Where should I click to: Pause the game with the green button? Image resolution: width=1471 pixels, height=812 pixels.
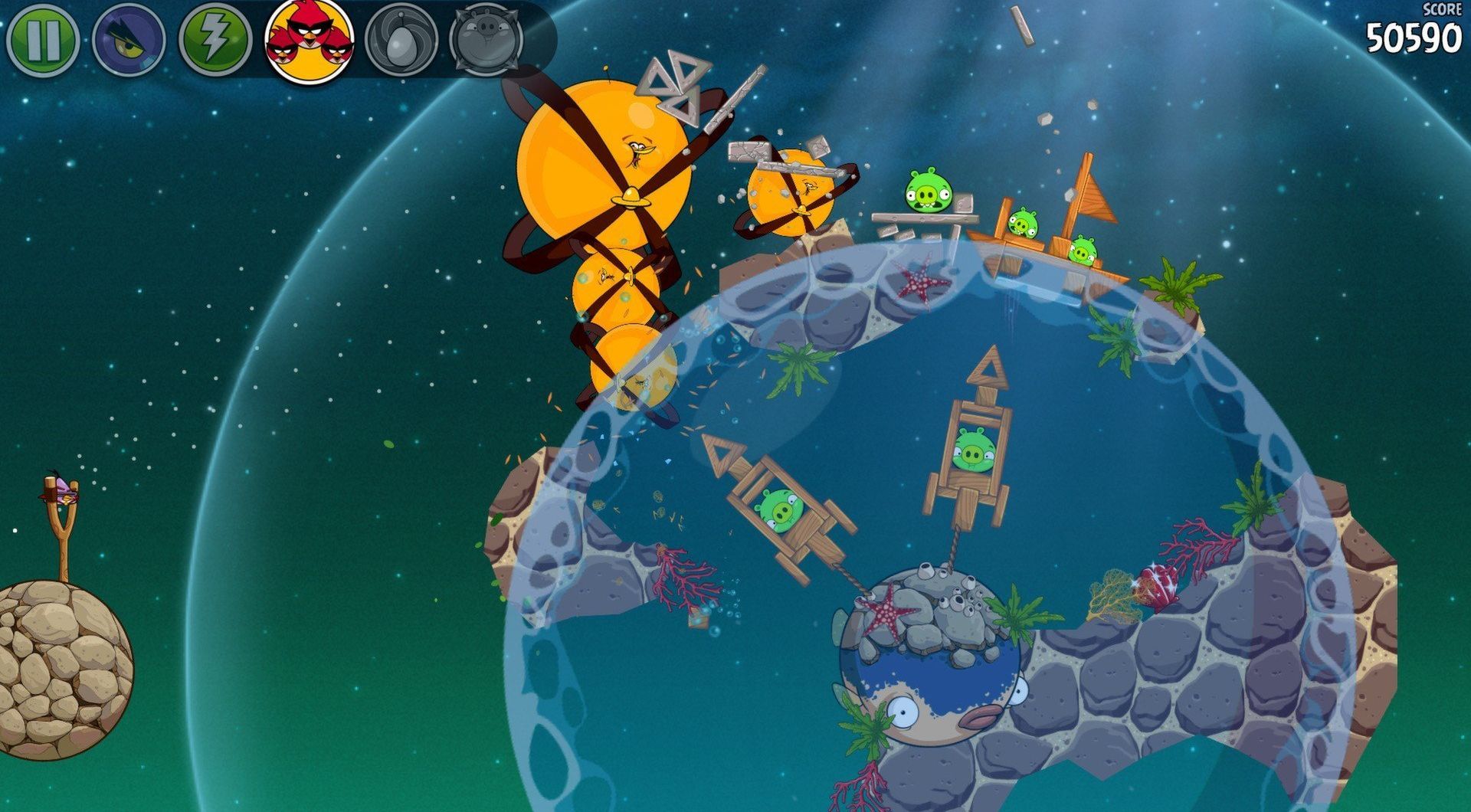tap(42, 39)
